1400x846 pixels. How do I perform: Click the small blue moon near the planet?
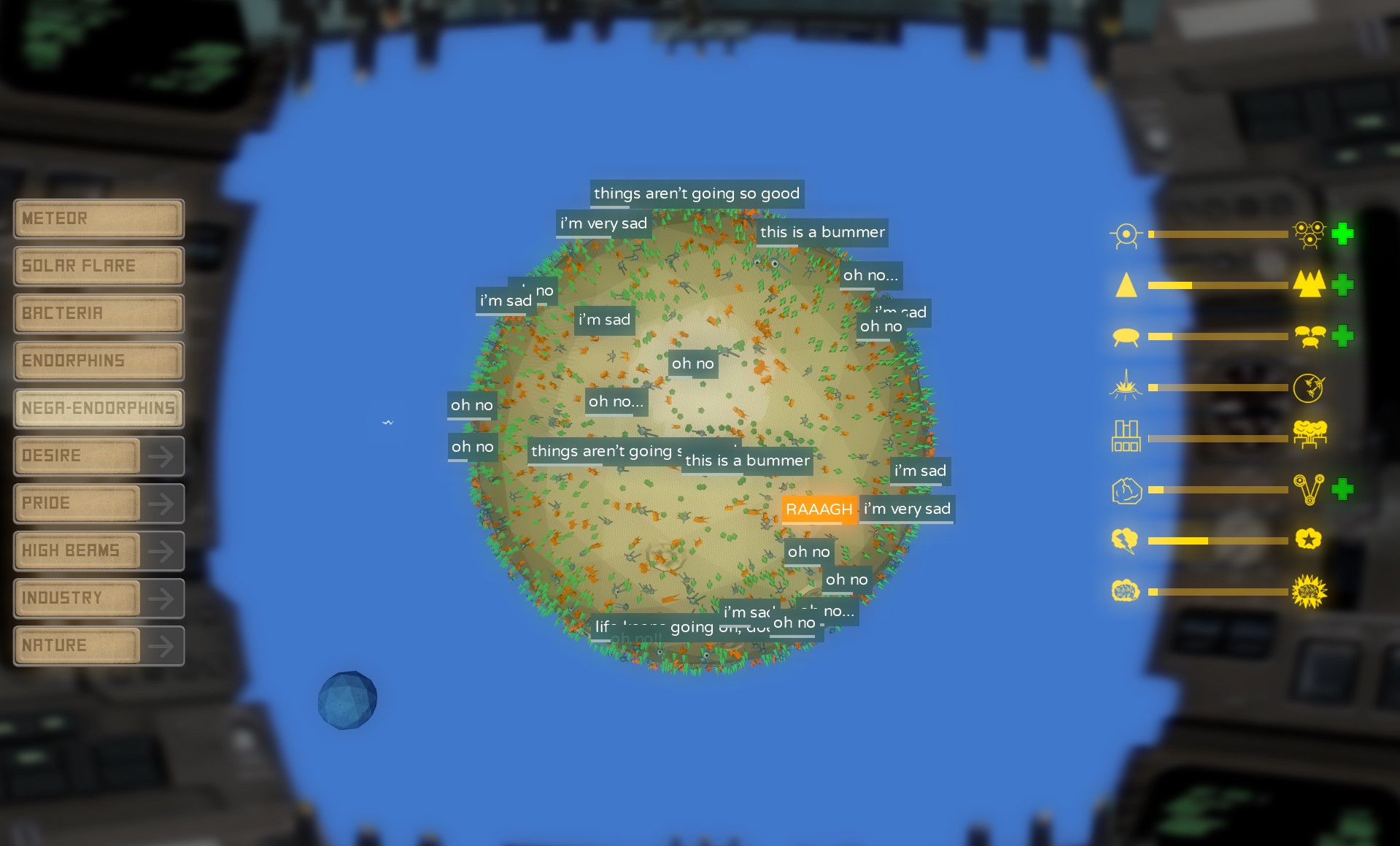(x=347, y=699)
